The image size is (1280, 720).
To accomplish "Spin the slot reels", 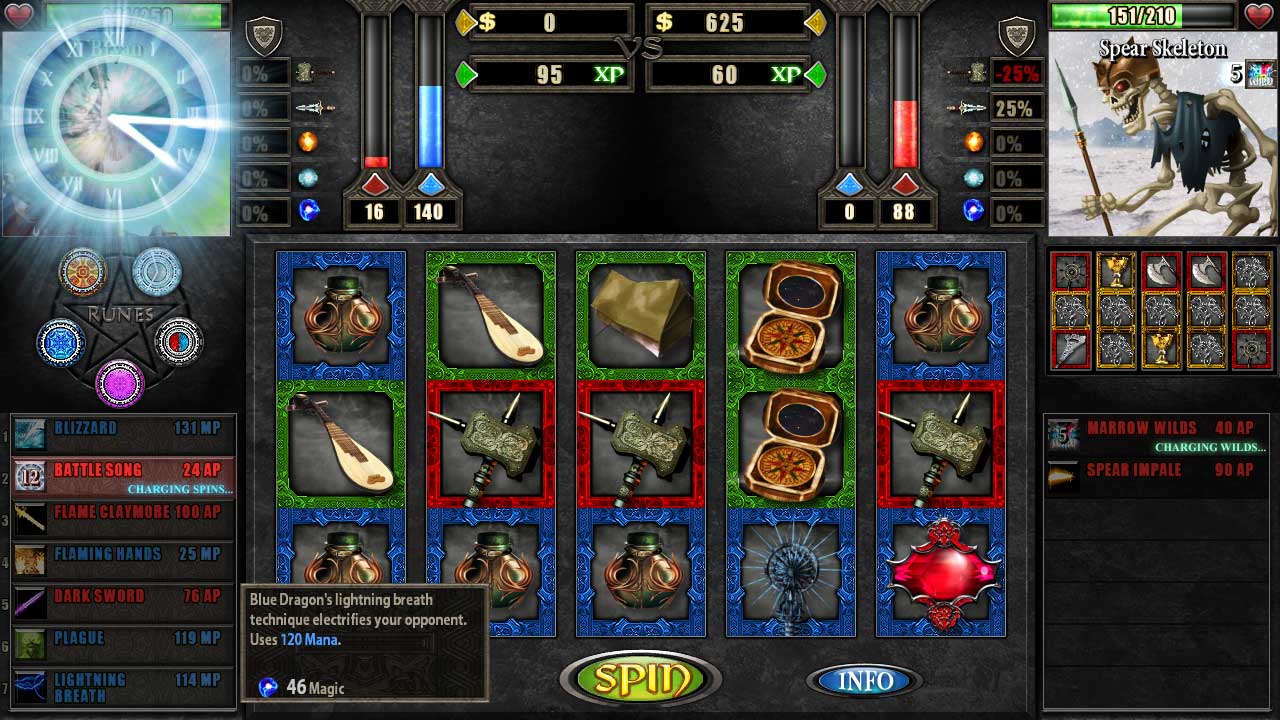I will tap(640, 677).
